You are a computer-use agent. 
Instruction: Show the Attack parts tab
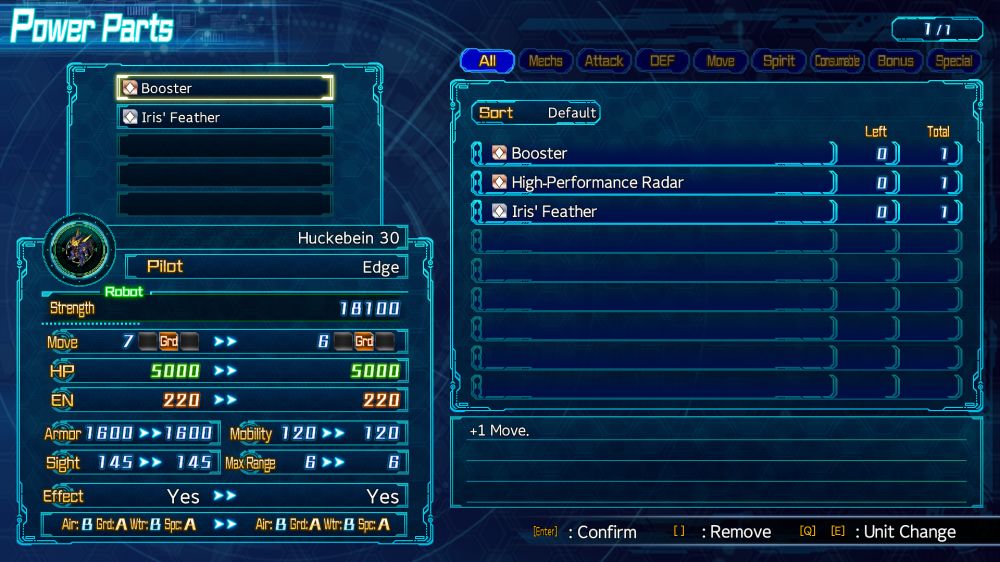604,61
